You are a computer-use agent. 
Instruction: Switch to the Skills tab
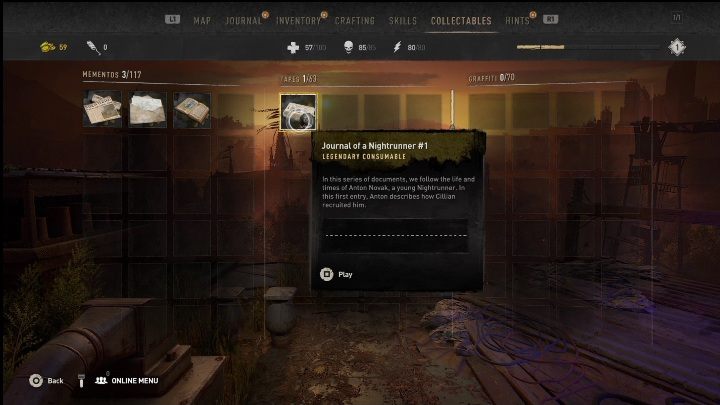click(403, 20)
